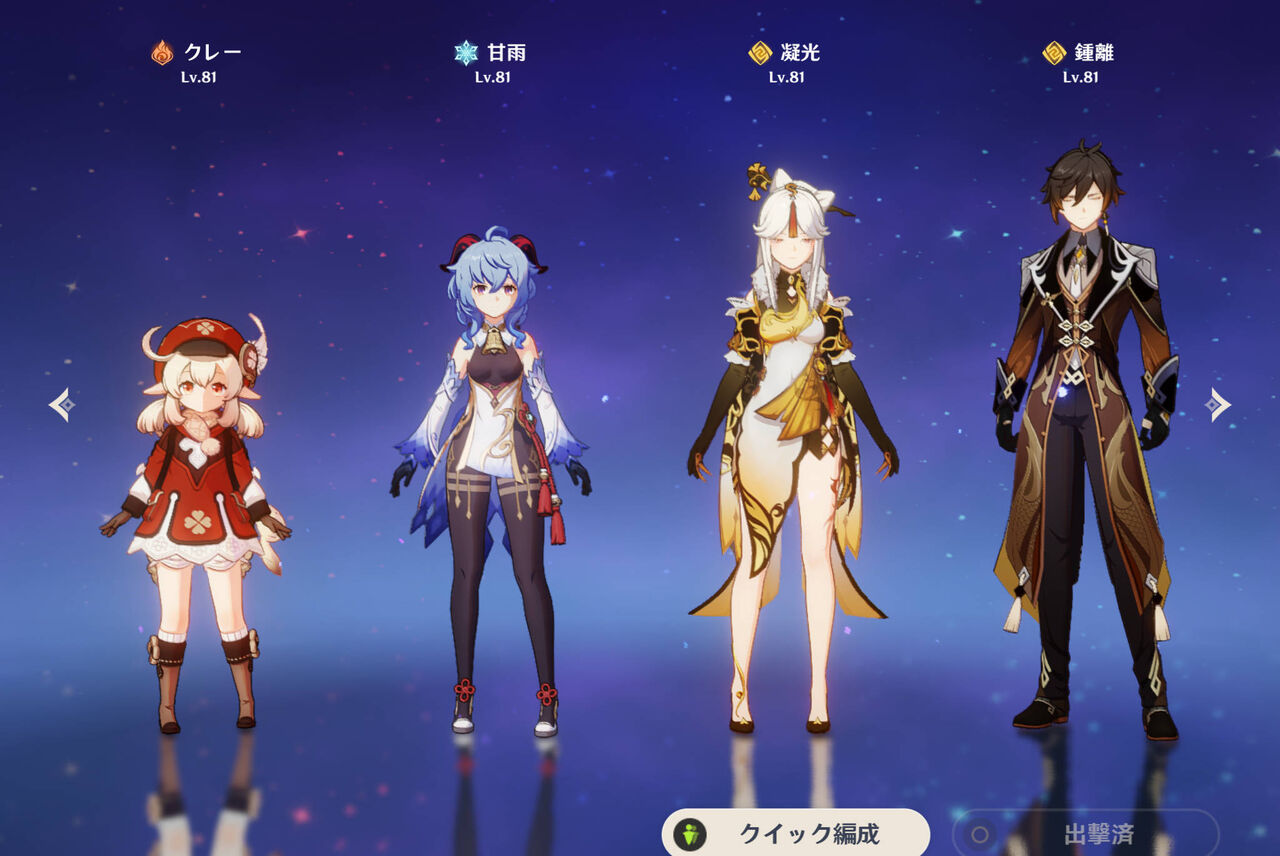Select クレー's Pyro element icon
Screen dimensions: 1280x856
click(161, 51)
